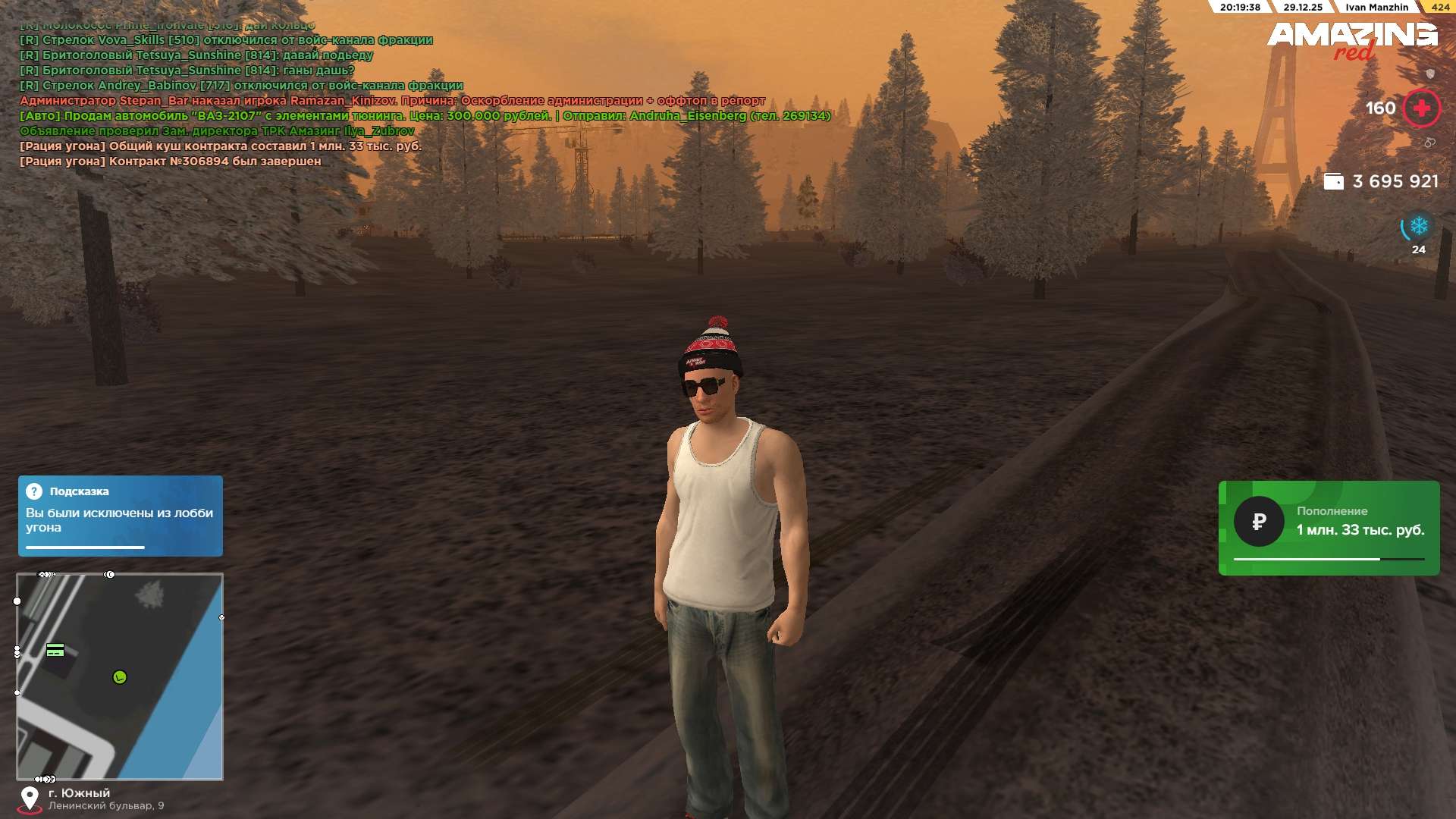Click the "Пополнение" money notification
This screenshot has height=819, width=1456.
point(1329,528)
